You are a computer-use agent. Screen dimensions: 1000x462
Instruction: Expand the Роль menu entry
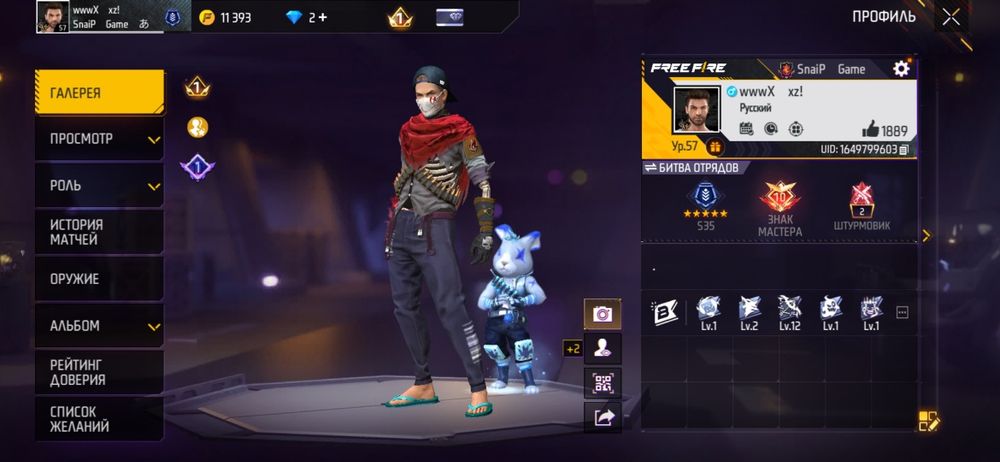pos(99,186)
